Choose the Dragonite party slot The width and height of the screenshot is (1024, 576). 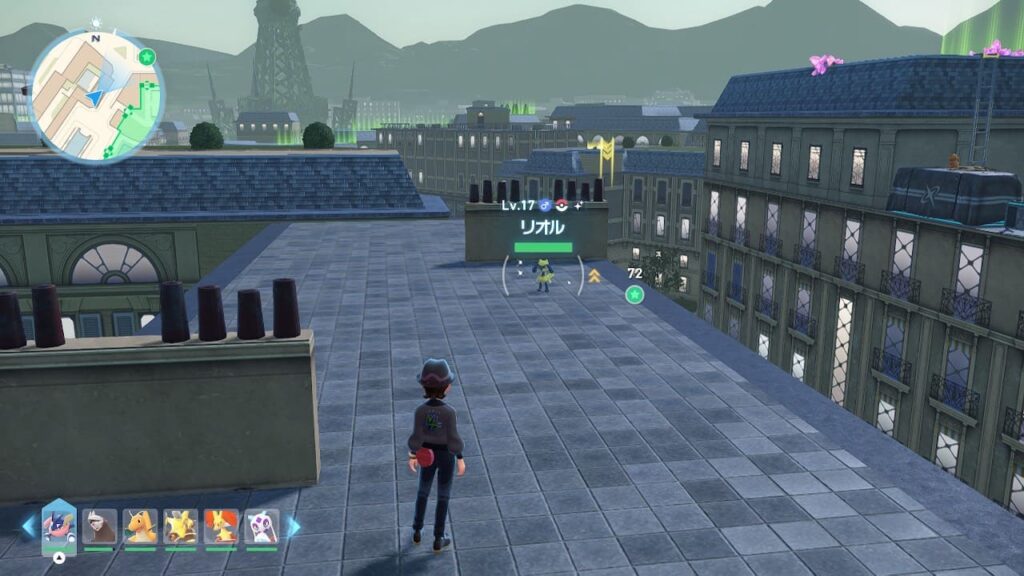tap(140, 526)
